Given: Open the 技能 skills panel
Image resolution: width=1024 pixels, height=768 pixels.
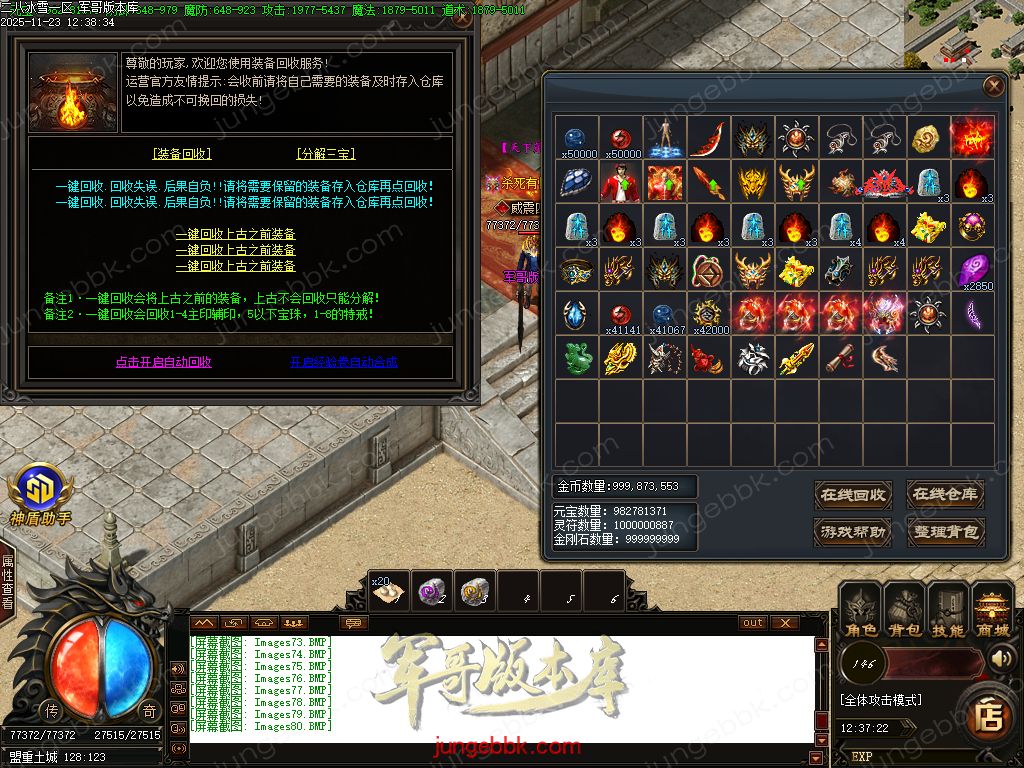Looking at the screenshot, I should [948, 611].
